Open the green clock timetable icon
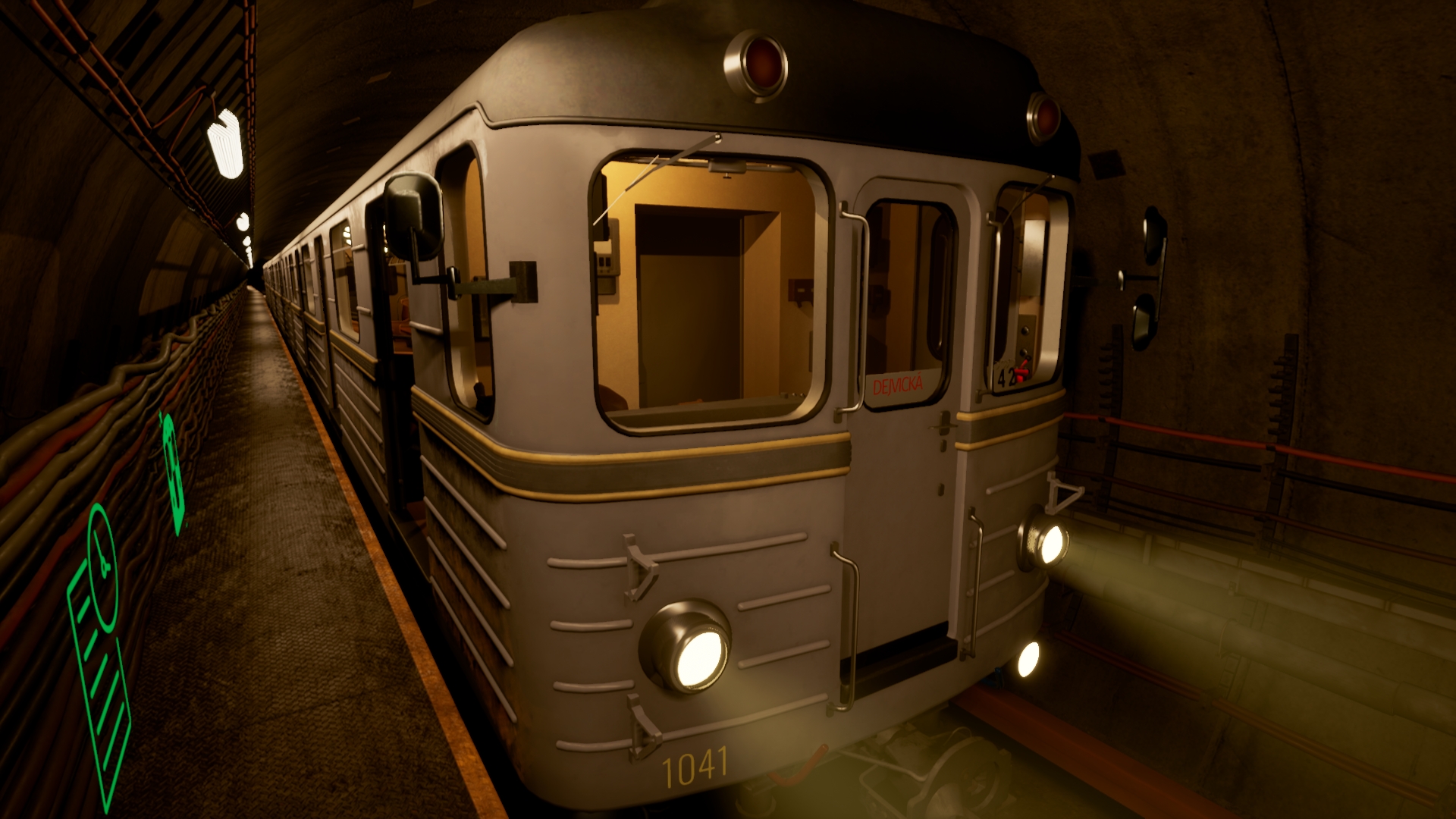The width and height of the screenshot is (1456, 819). point(99,637)
